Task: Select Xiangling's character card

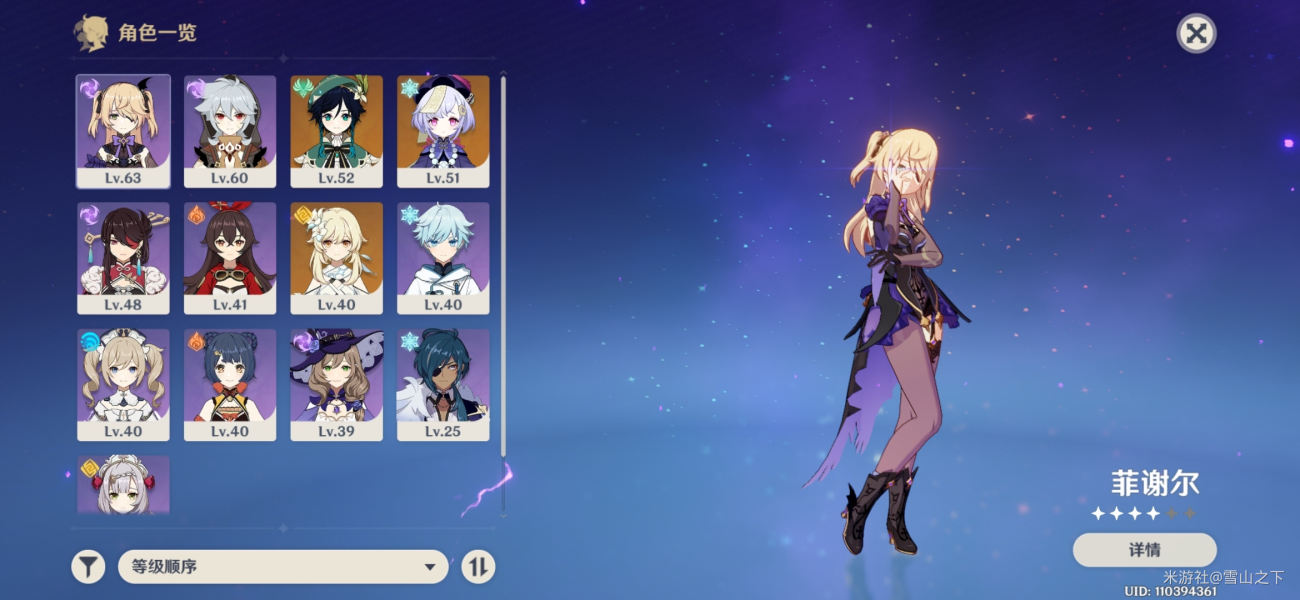Action: tap(230, 385)
